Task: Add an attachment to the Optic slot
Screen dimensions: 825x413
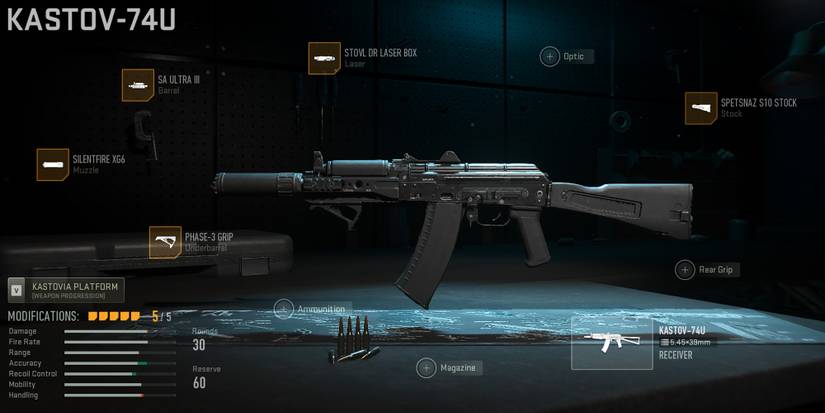Action: 550,57
